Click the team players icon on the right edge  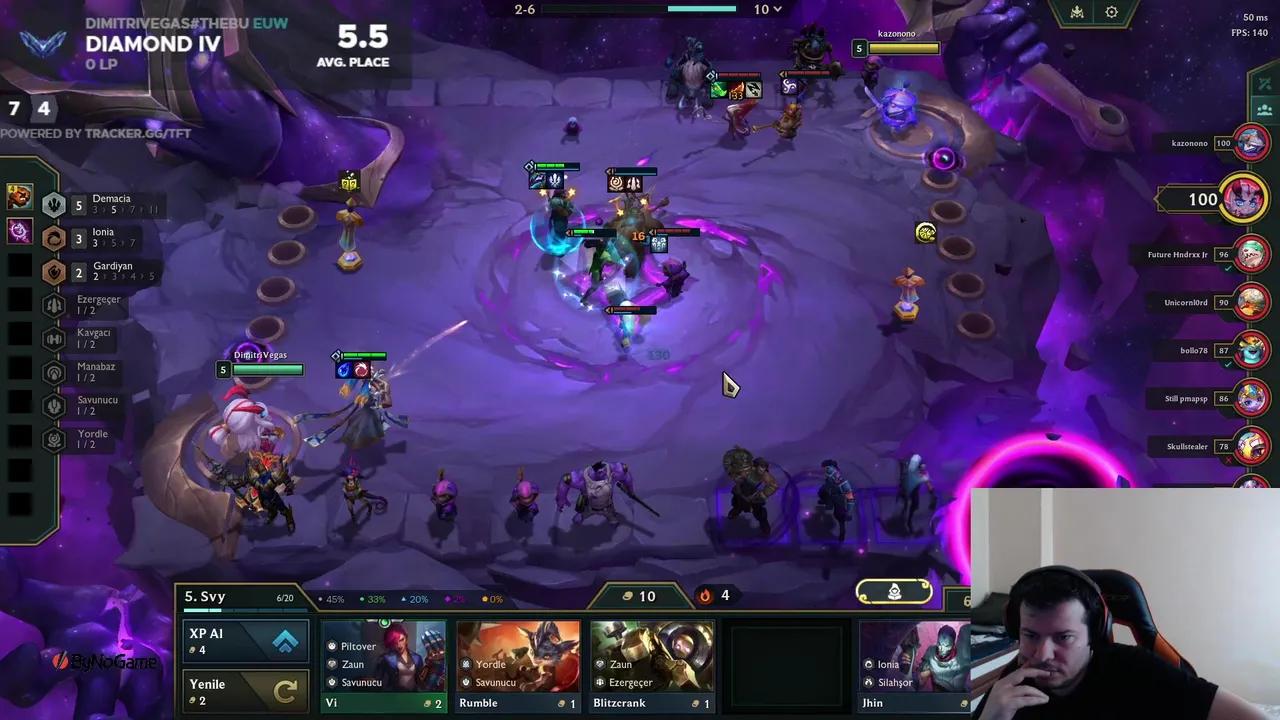click(1265, 112)
